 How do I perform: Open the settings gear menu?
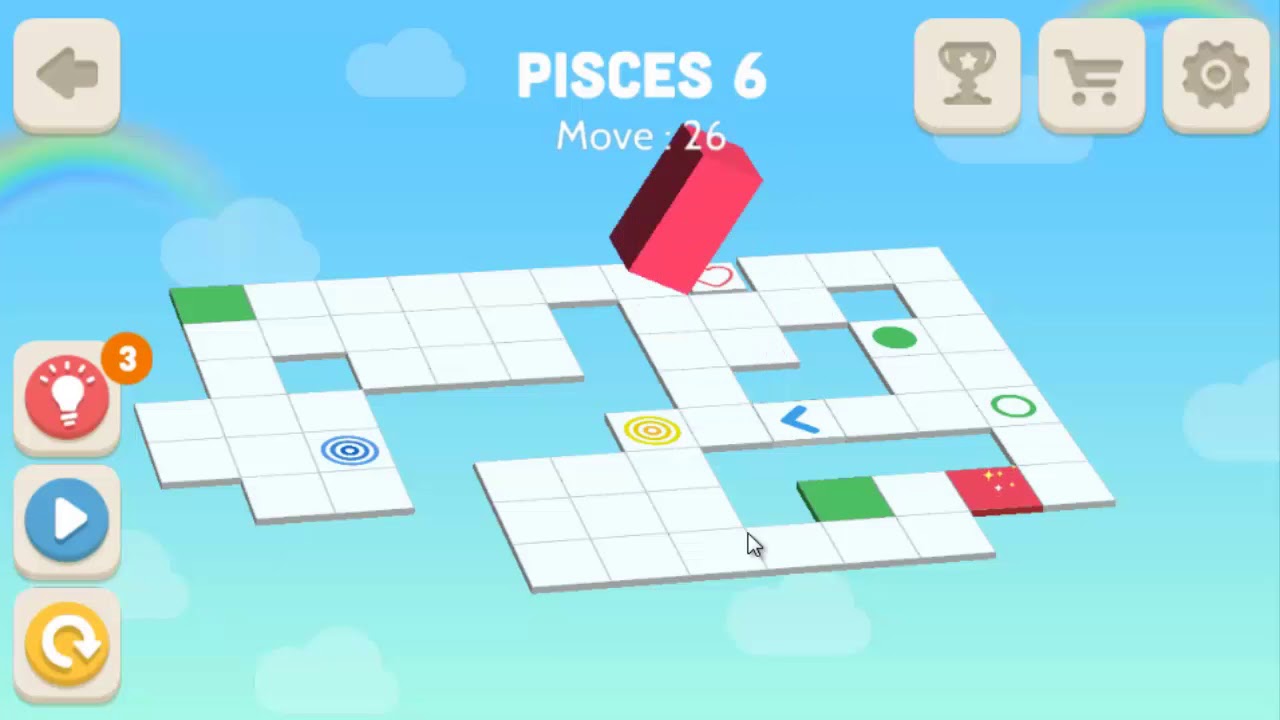tap(1215, 75)
